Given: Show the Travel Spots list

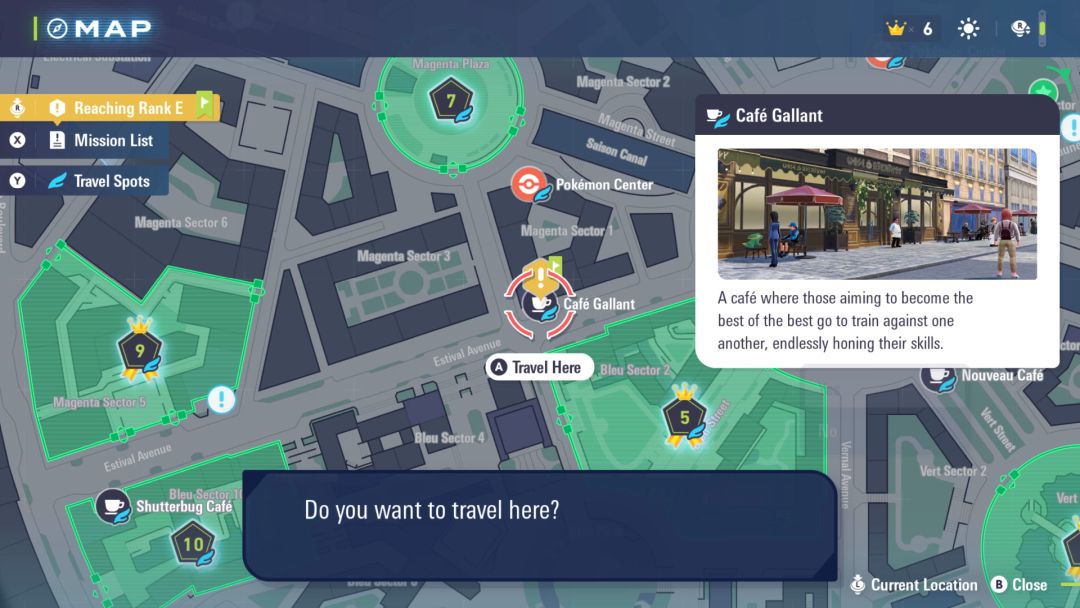Looking at the screenshot, I should tap(100, 181).
